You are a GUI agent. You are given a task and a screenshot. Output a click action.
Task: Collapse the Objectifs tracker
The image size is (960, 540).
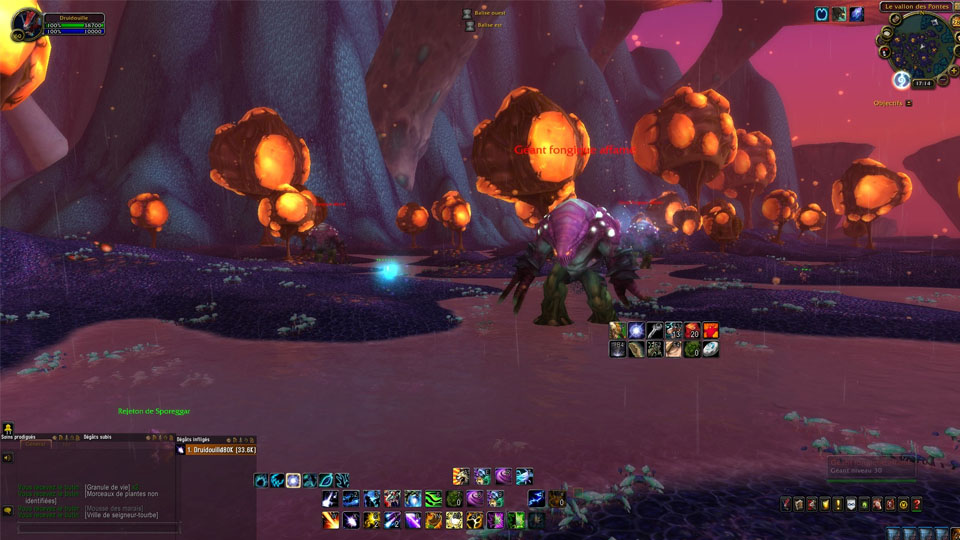tap(908, 103)
